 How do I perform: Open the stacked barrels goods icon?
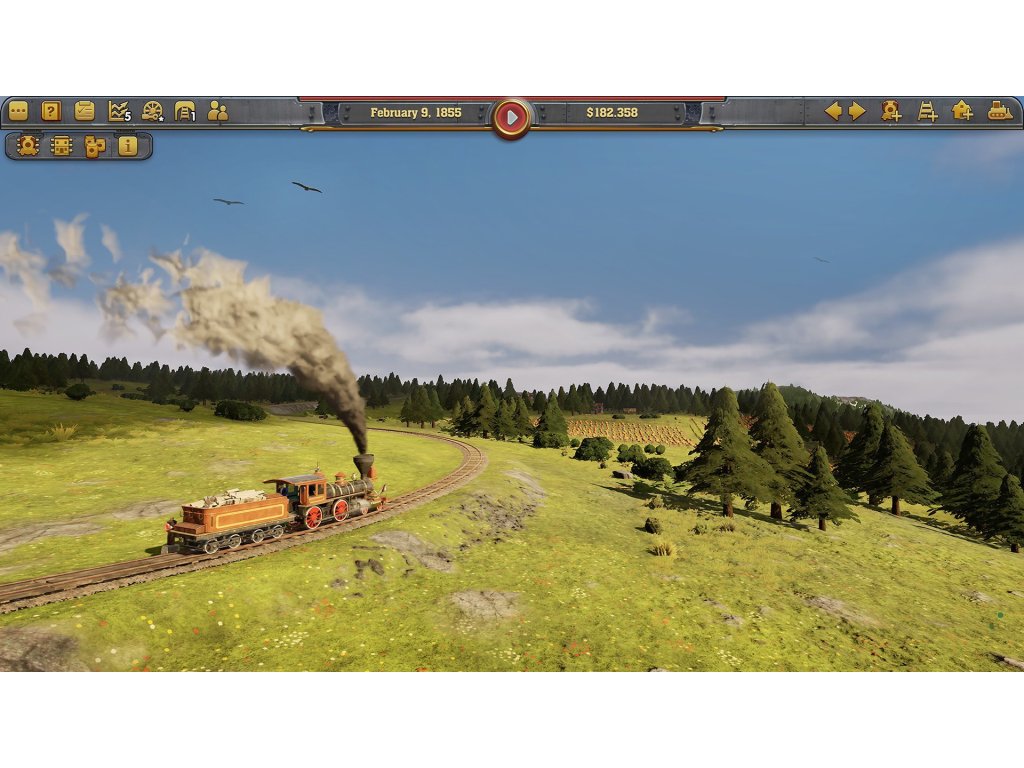point(95,146)
